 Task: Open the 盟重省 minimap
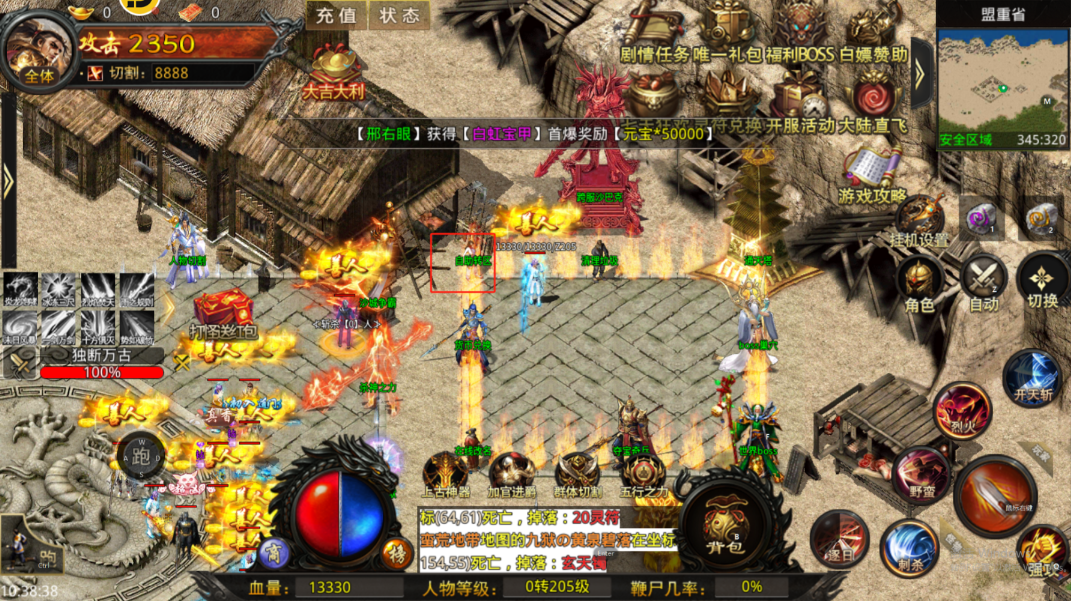(x=1001, y=81)
